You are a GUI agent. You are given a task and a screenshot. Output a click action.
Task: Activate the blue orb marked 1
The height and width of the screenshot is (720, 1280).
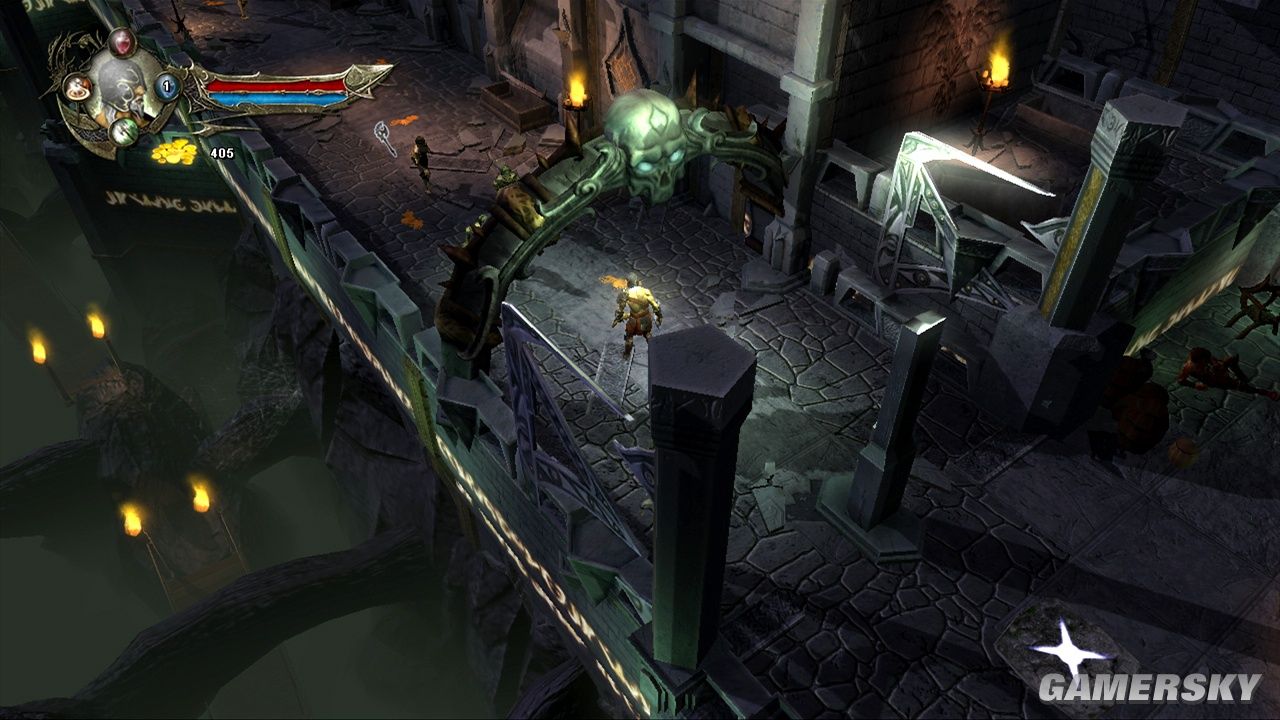[x=168, y=87]
